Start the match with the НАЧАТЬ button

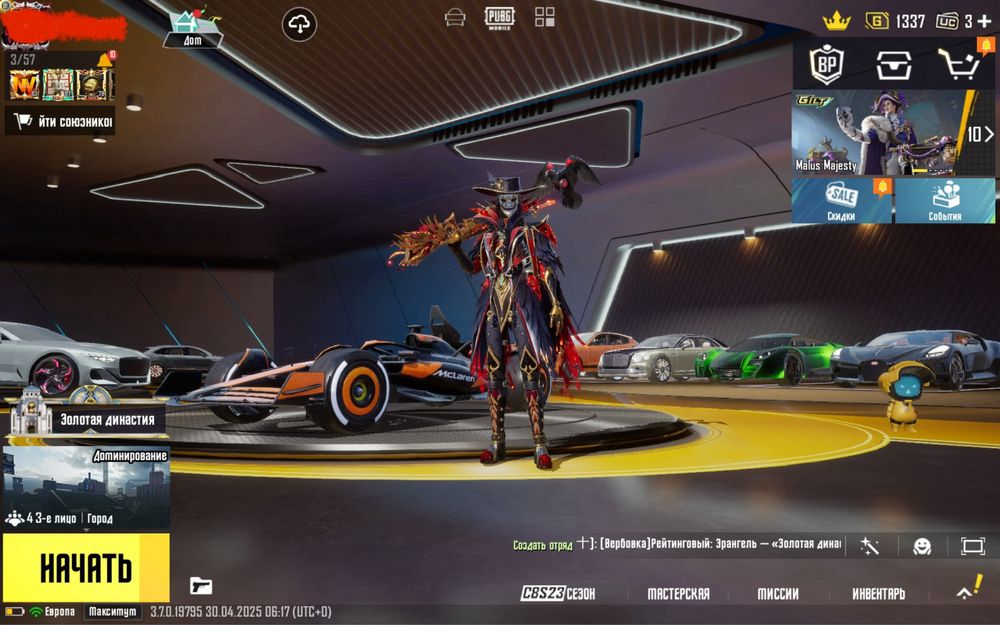85,567
